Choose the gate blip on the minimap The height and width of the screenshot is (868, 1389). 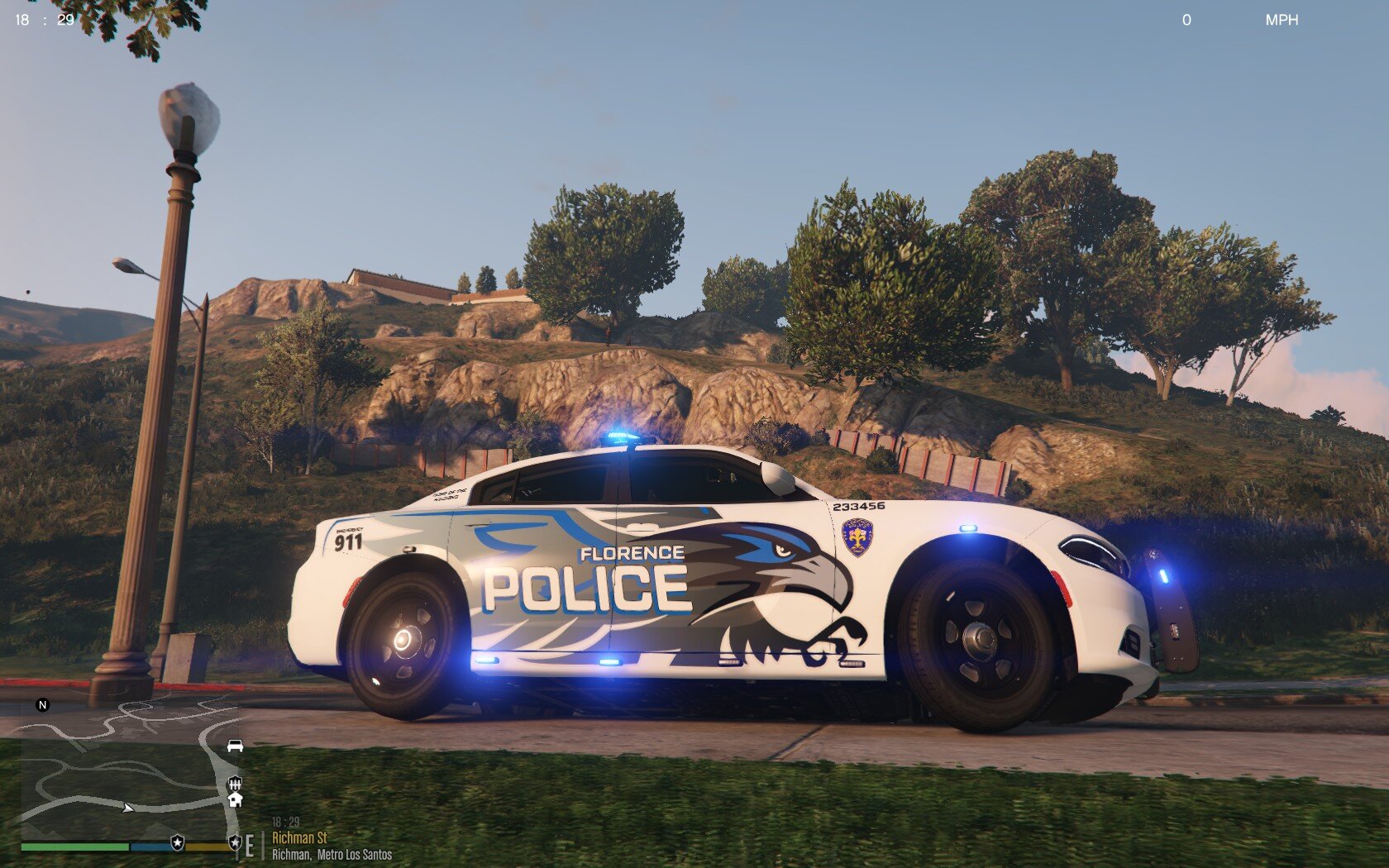click(235, 782)
